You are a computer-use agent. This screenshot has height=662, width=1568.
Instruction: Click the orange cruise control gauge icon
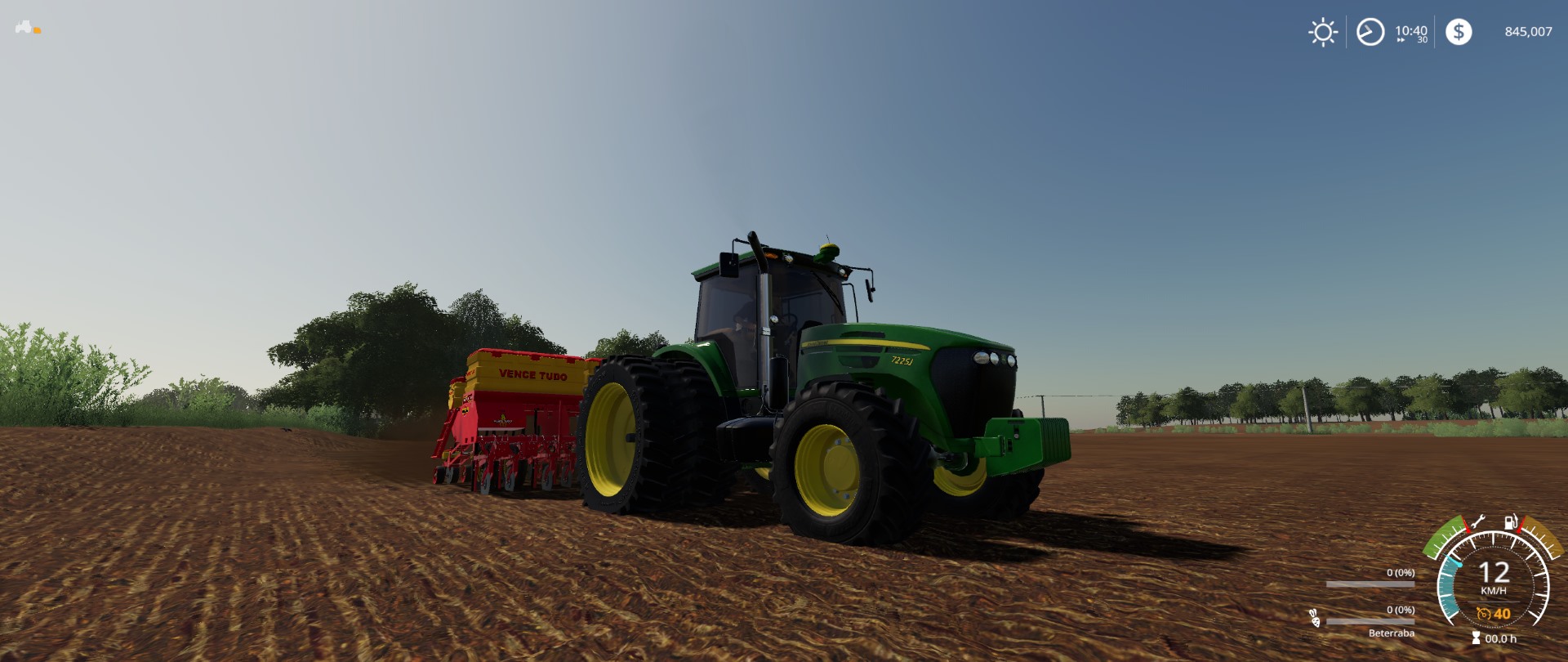click(x=1483, y=615)
